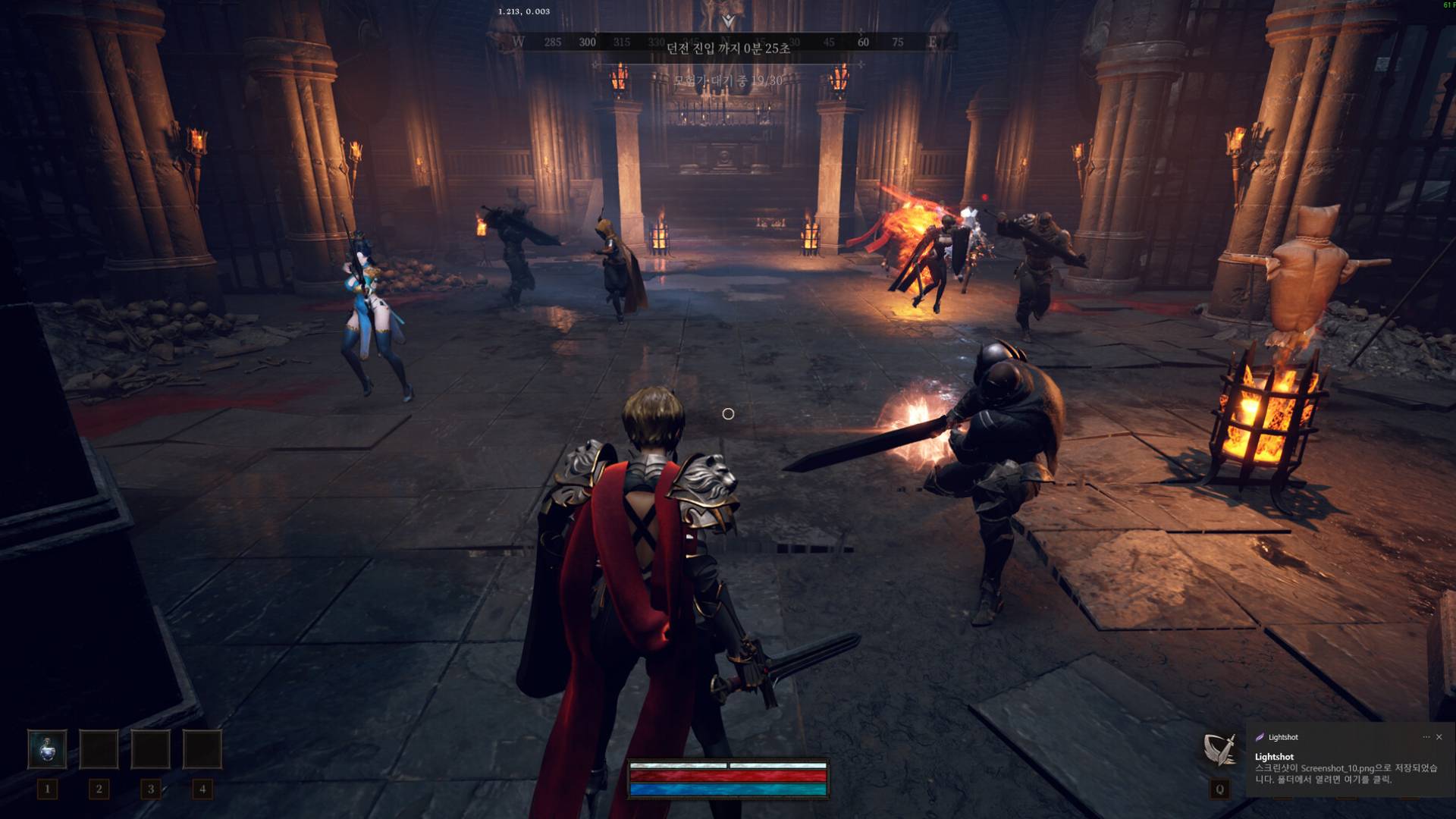Click the 300 heading on the compass
1456x819 pixels.
tap(587, 41)
